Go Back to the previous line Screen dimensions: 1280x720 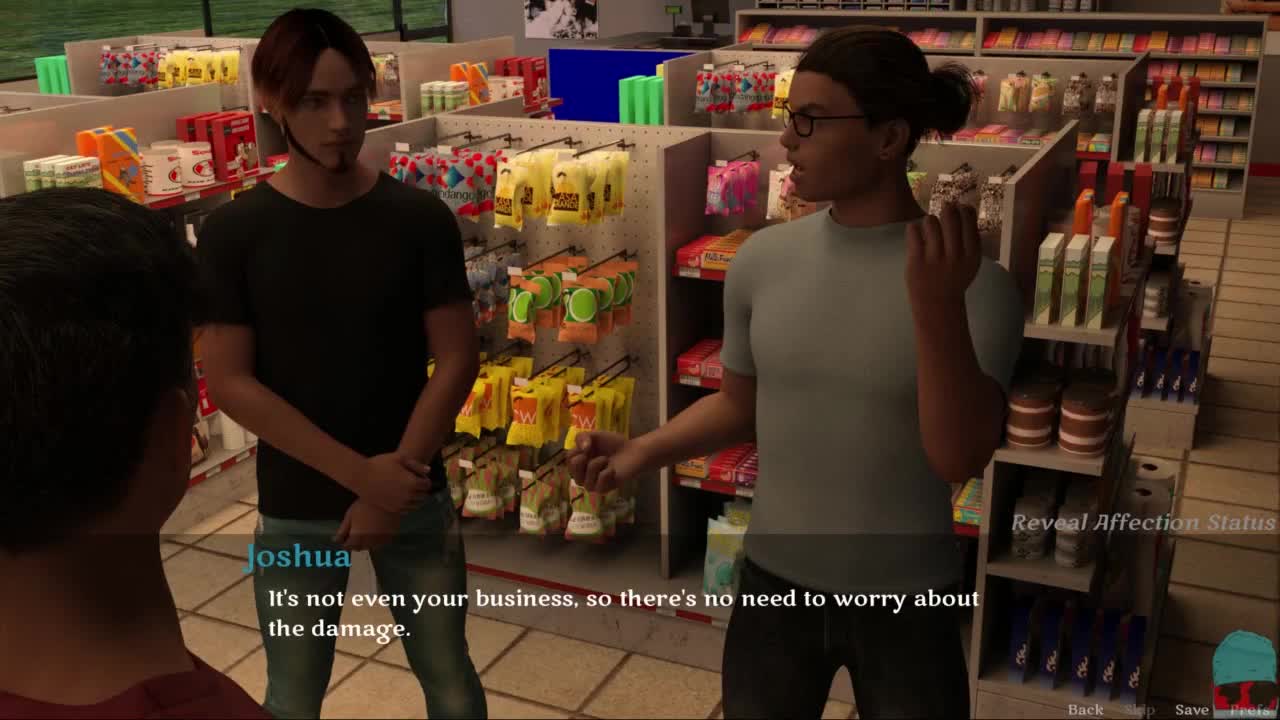click(x=1085, y=709)
